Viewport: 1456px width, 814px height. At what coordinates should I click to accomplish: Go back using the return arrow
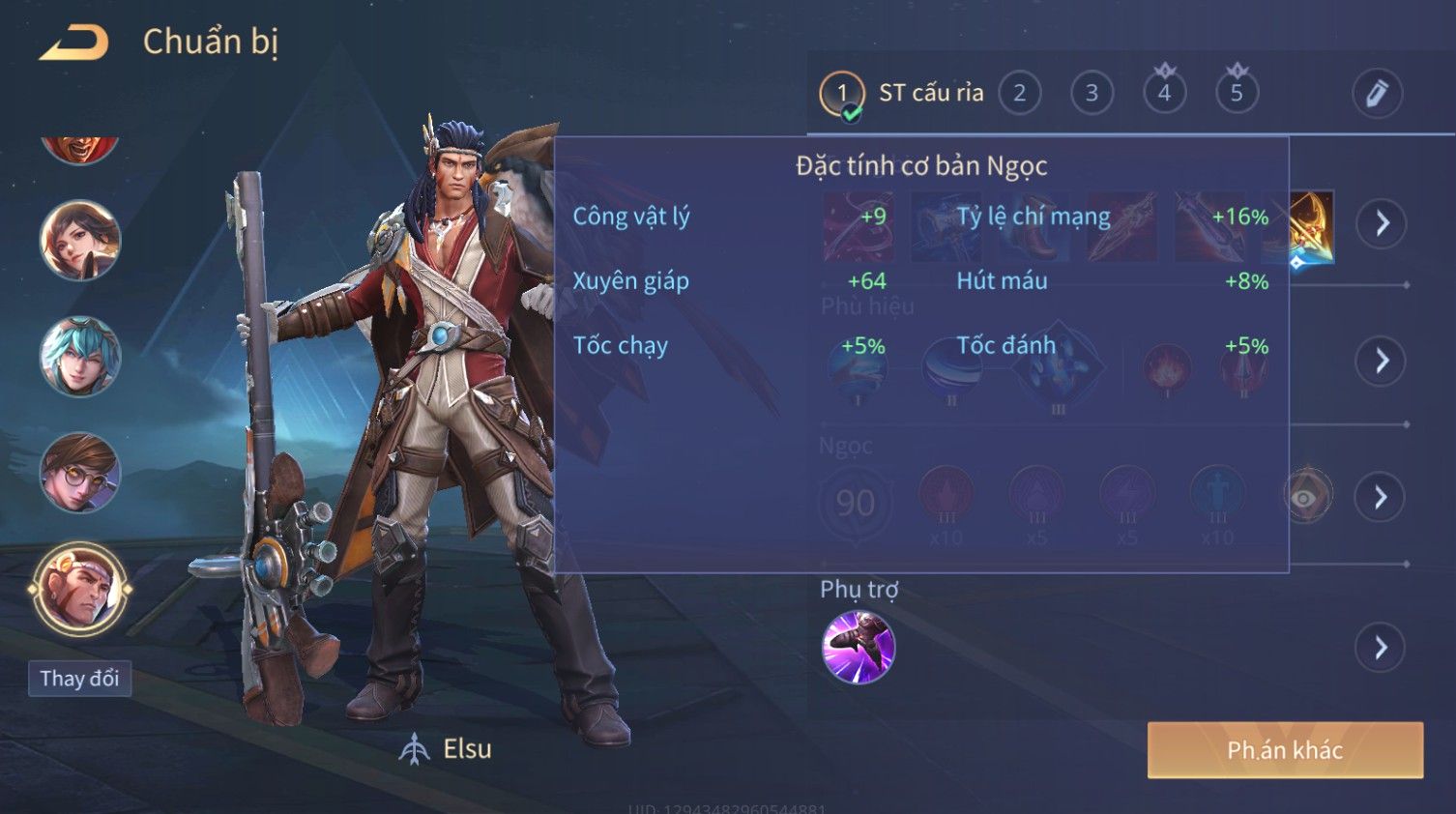74,44
